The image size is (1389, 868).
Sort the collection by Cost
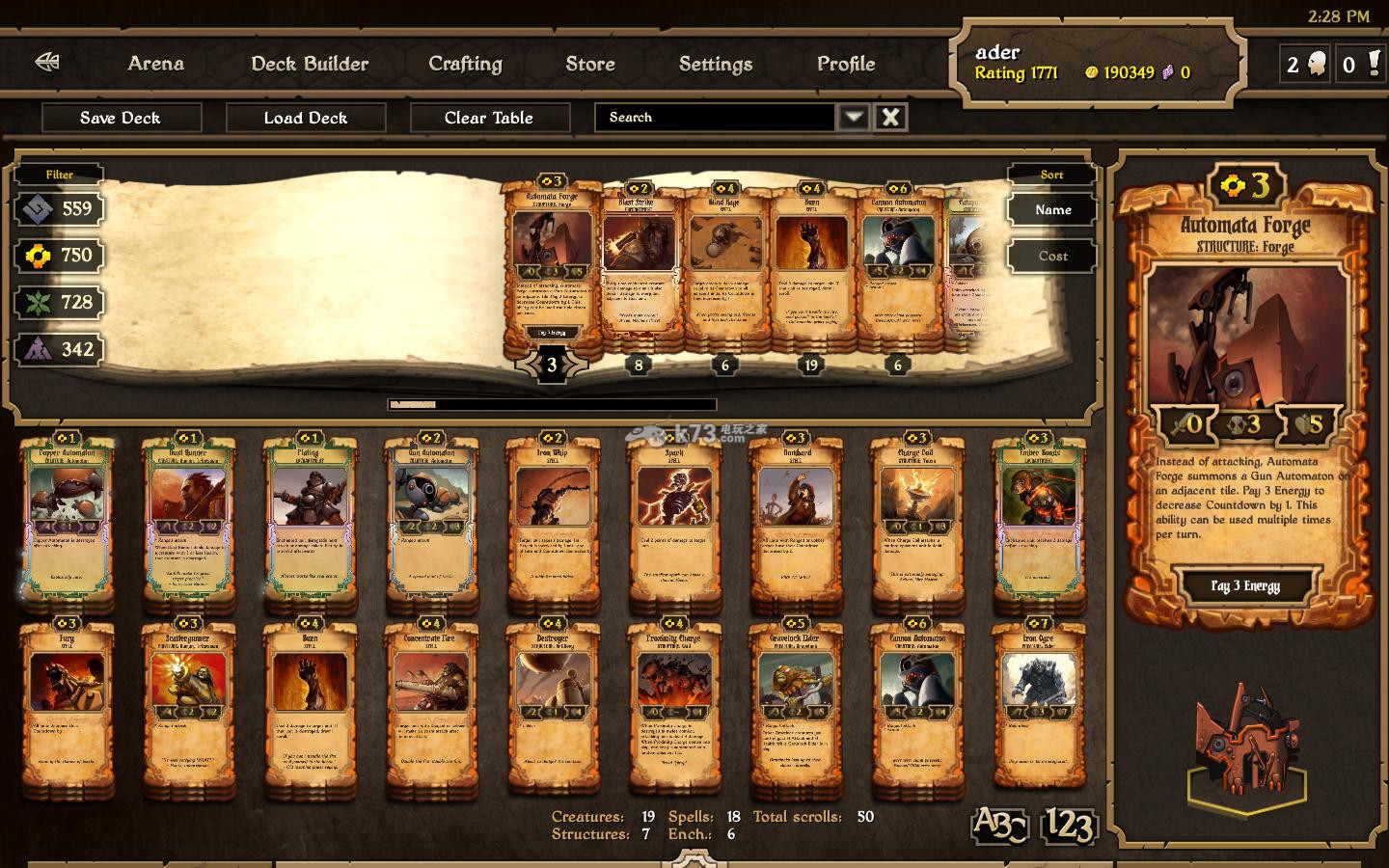click(x=1052, y=256)
